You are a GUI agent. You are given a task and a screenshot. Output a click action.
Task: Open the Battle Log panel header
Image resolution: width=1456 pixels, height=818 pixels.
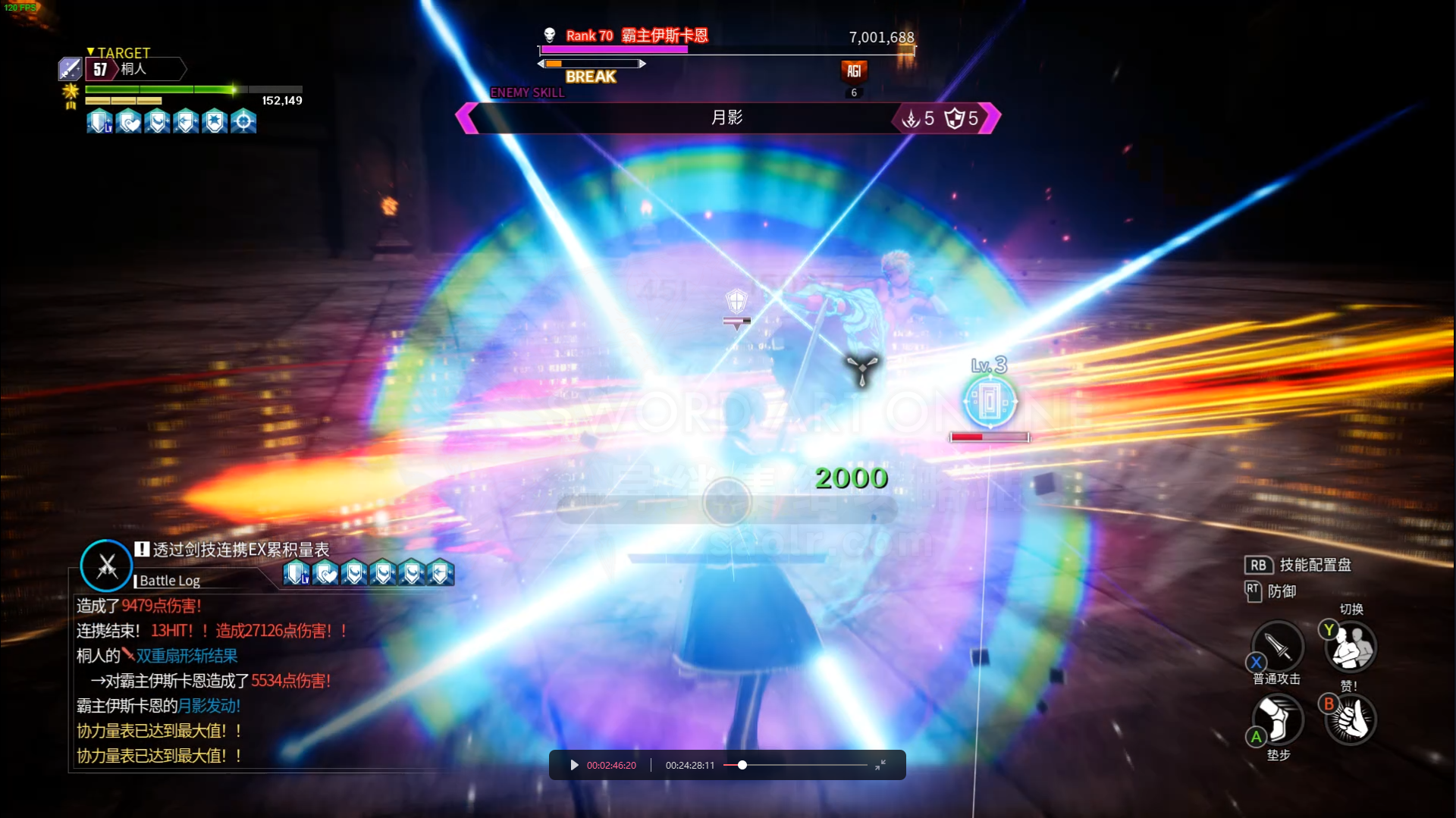170,581
